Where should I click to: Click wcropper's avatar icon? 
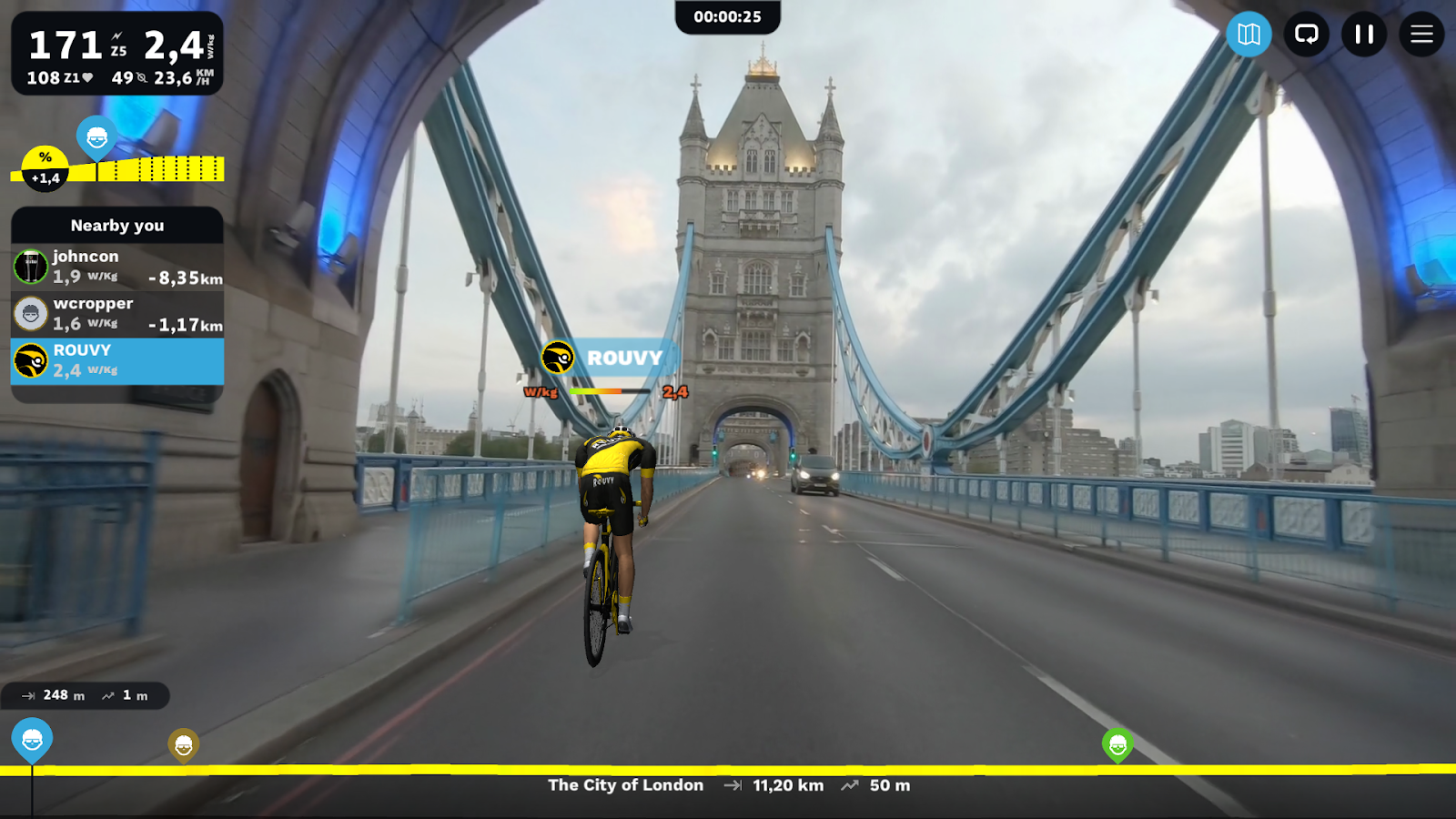pos(32,312)
